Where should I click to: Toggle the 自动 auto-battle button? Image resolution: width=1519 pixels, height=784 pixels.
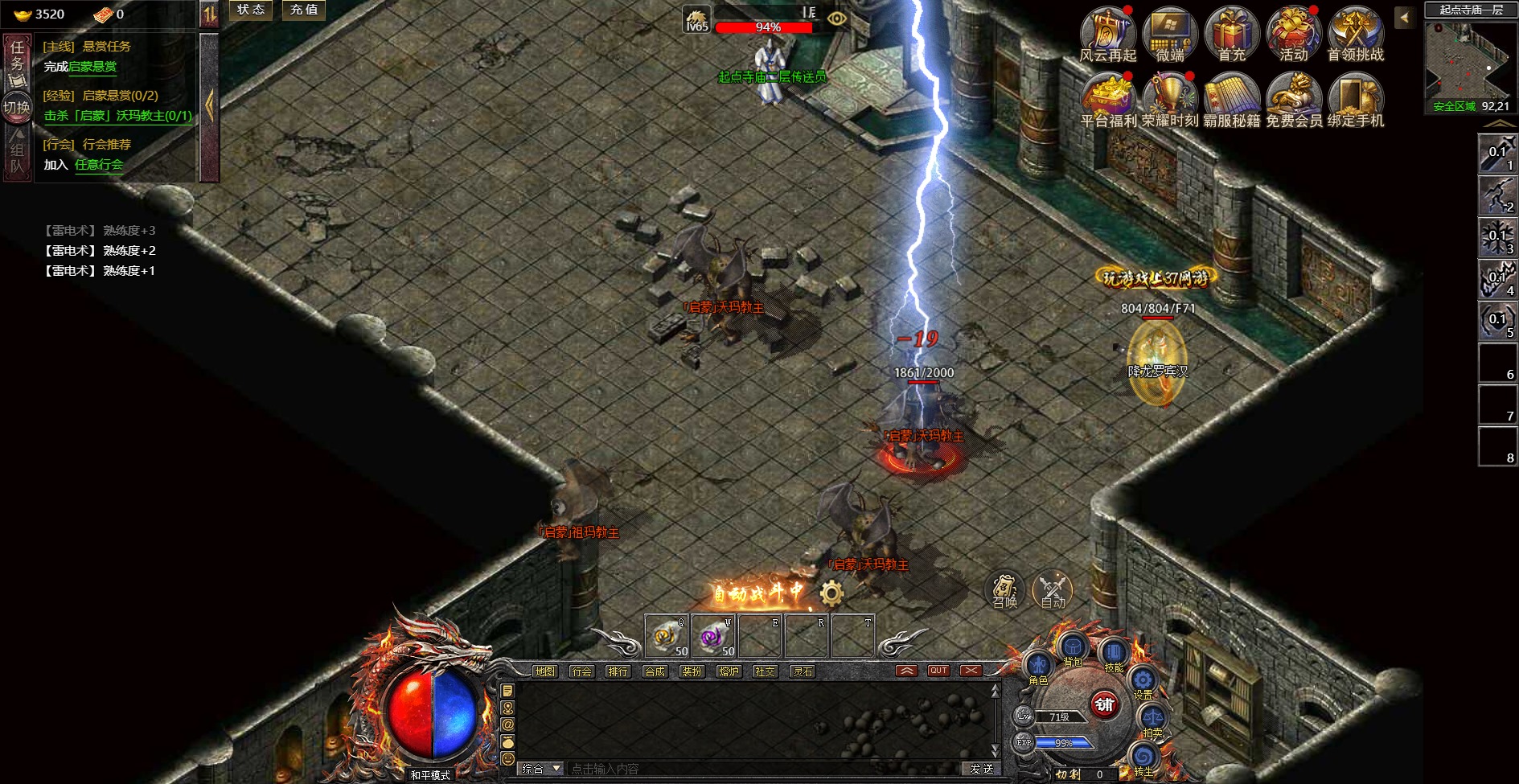(1053, 591)
